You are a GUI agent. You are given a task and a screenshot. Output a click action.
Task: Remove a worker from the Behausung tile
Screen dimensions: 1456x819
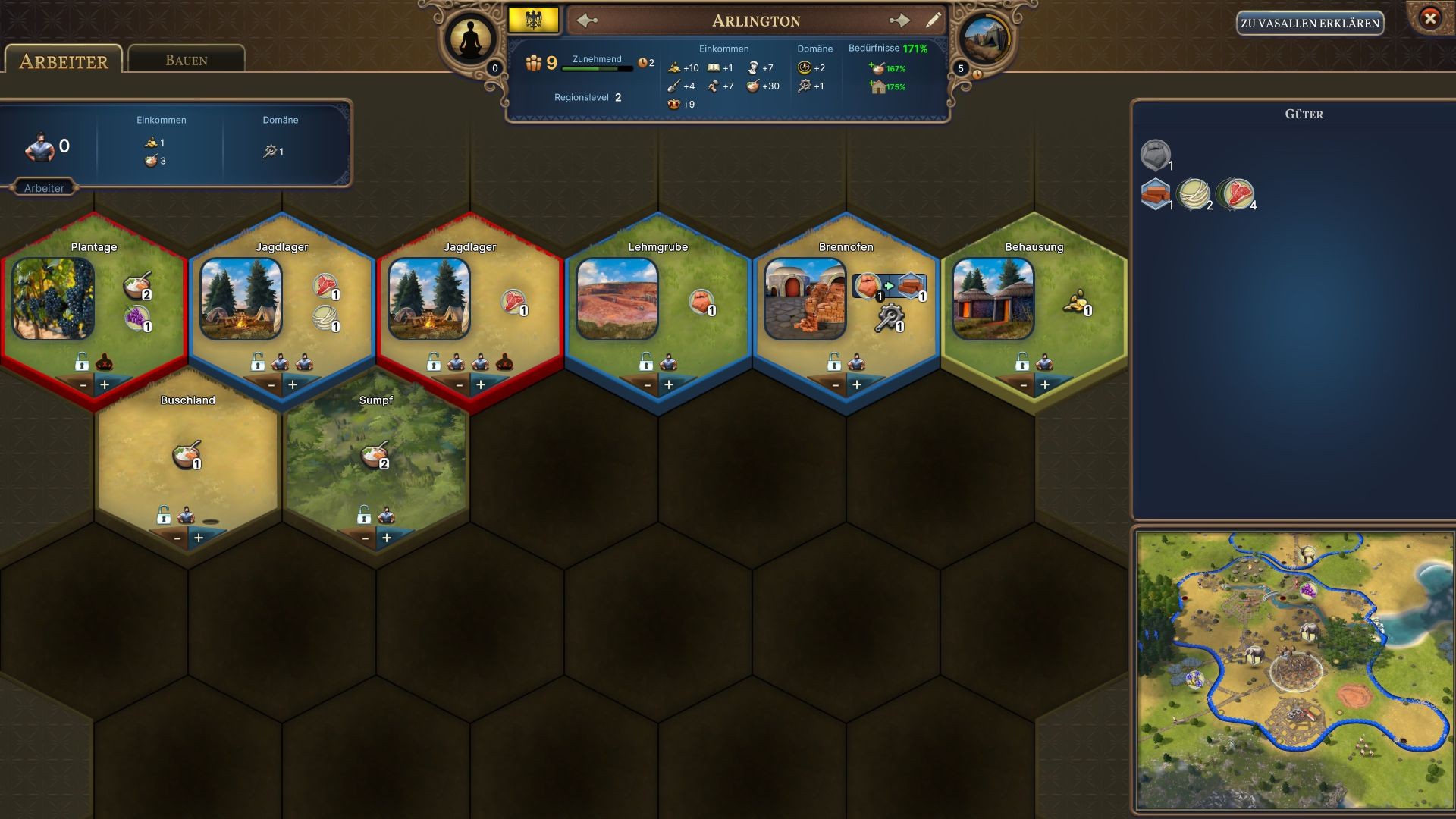[x=1023, y=385]
